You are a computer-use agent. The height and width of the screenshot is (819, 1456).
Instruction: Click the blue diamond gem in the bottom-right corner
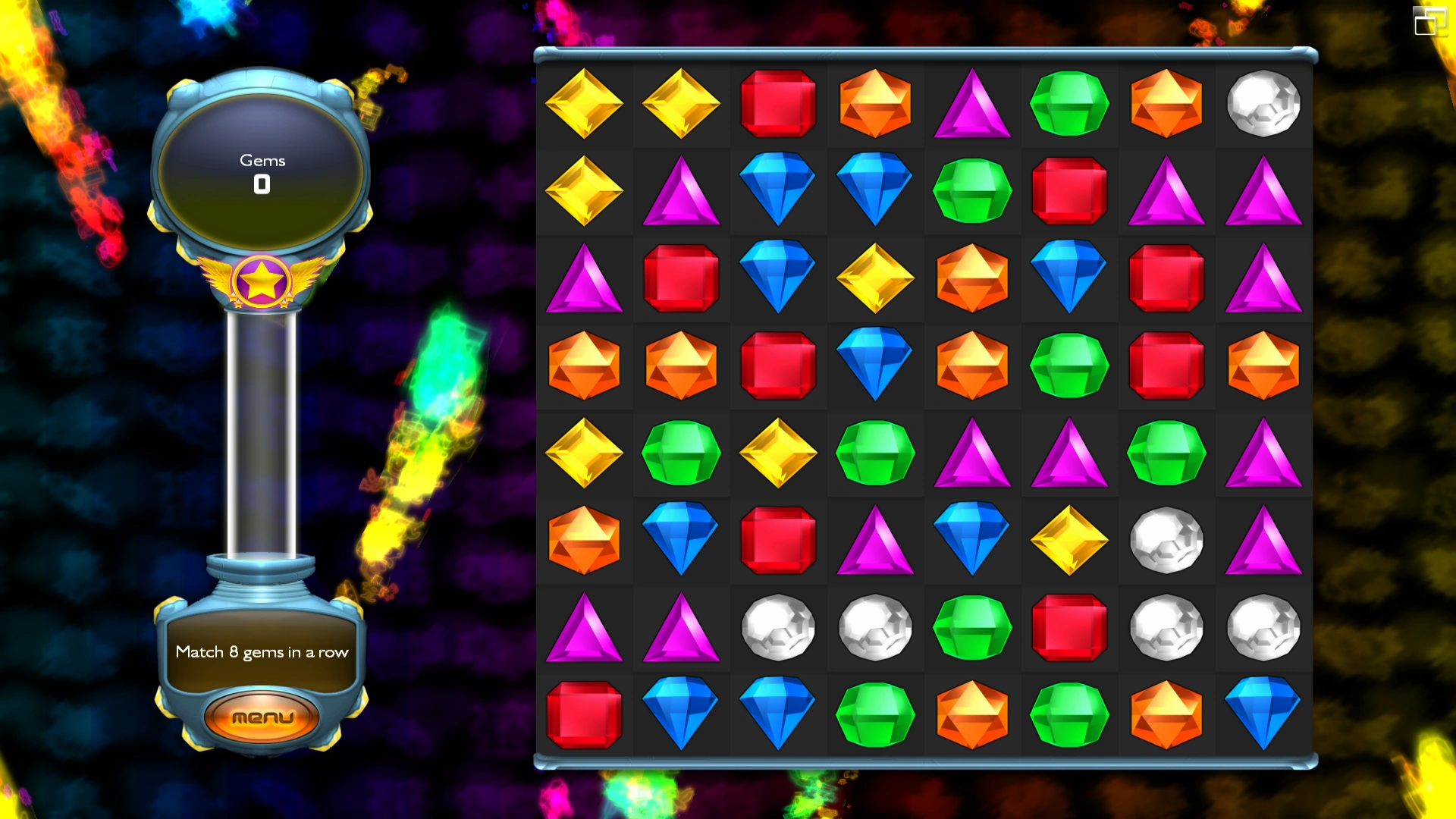[1263, 713]
